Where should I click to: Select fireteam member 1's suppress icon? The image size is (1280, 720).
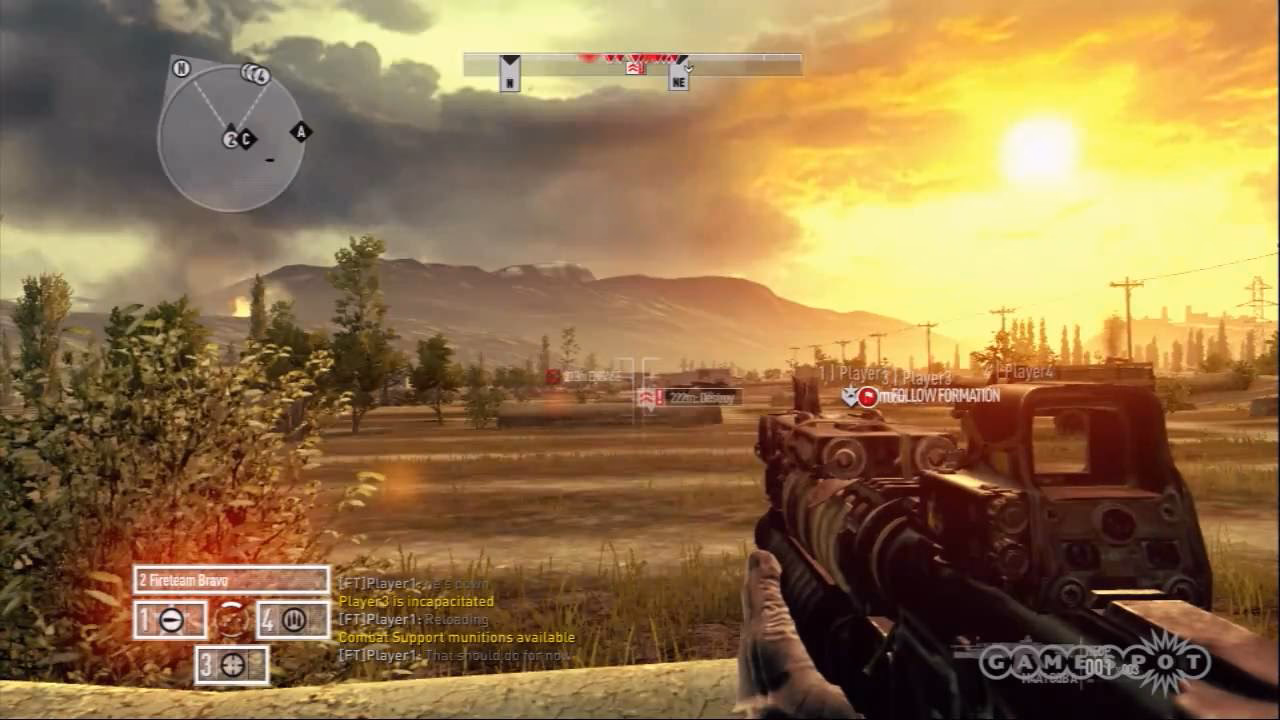pyautogui.click(x=171, y=619)
